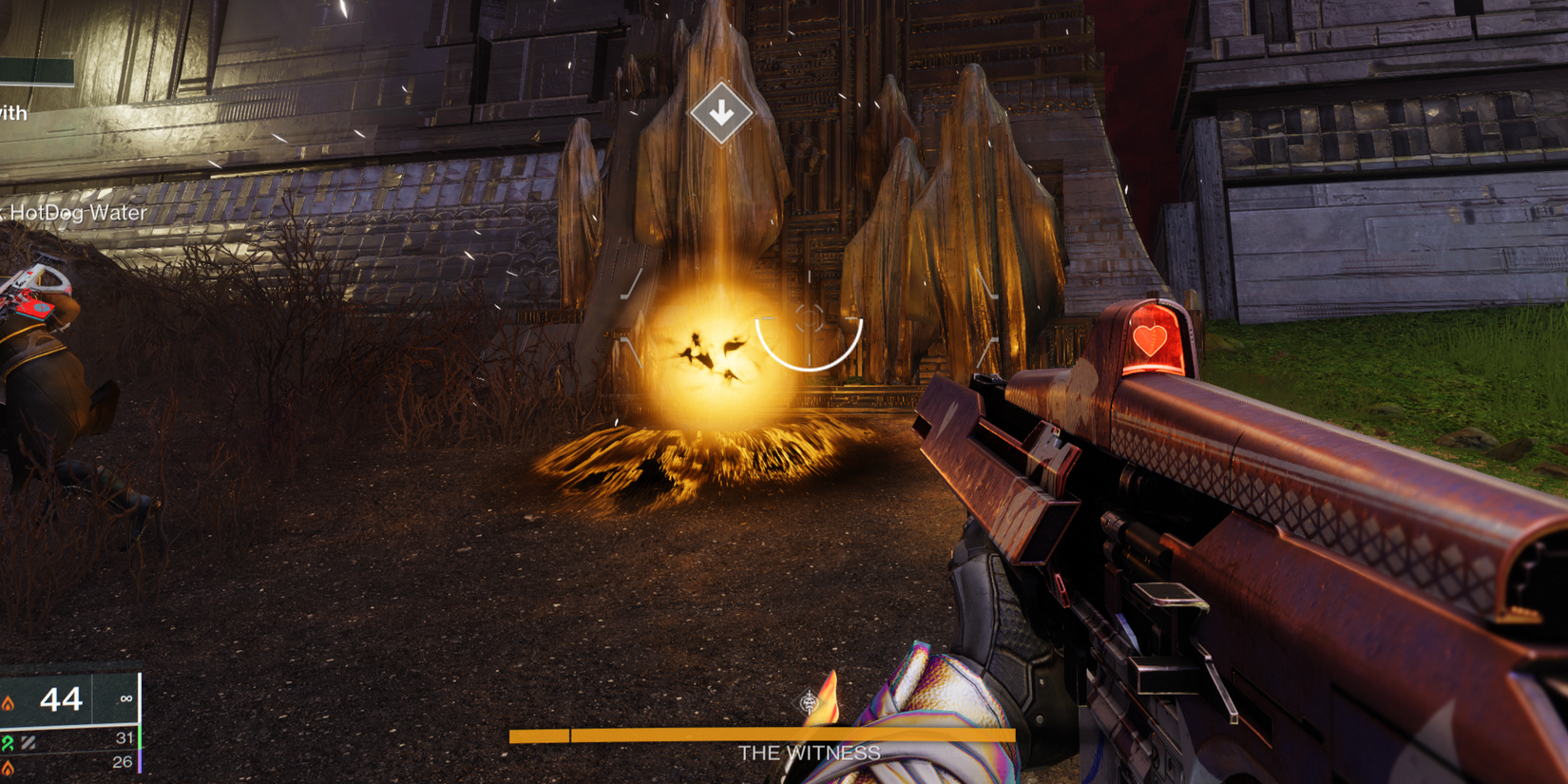
Task: Click the Solar flame icon on the heavy ammo row
Action: click(x=7, y=766)
